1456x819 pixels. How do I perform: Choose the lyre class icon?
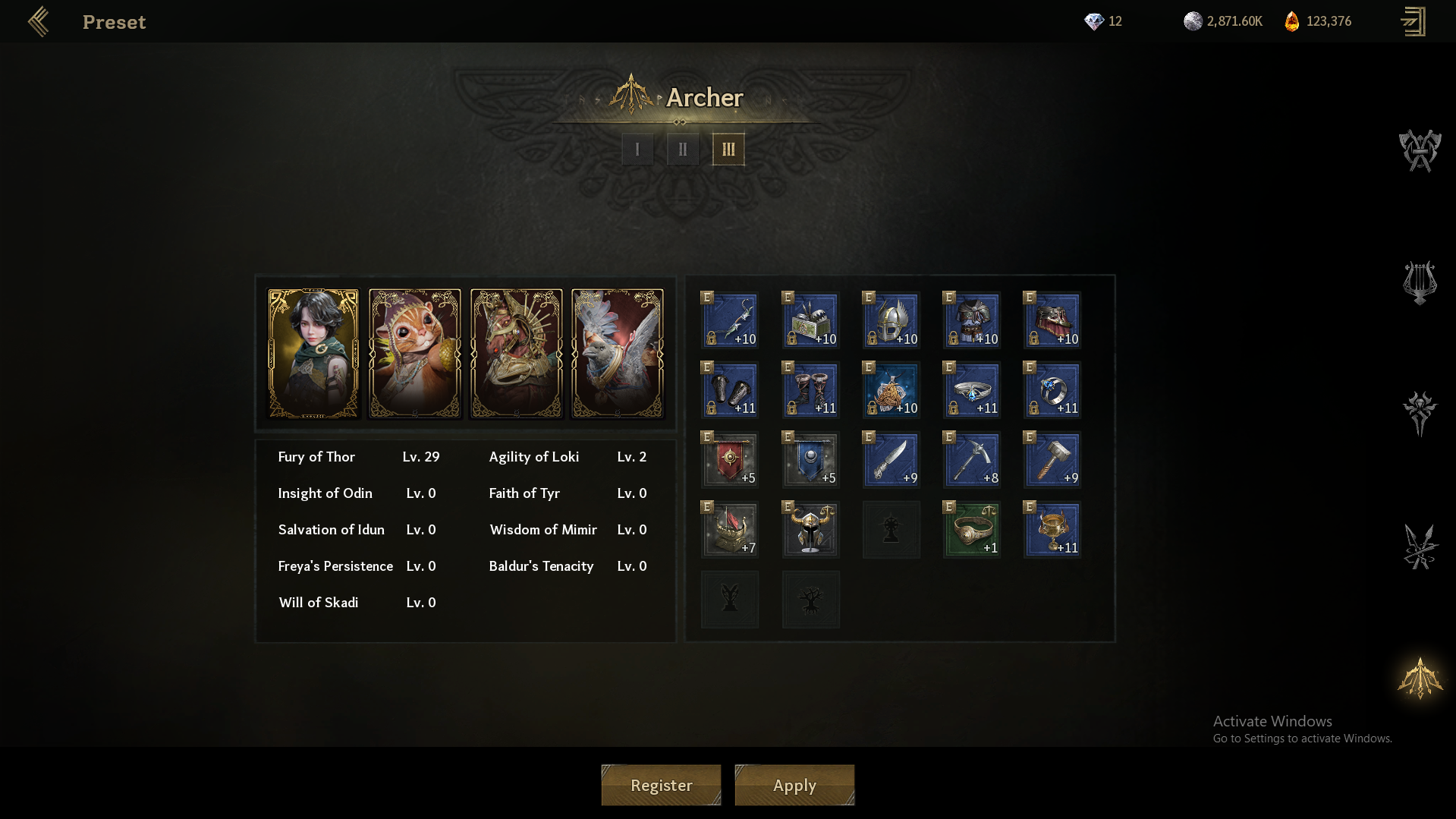point(1420,282)
